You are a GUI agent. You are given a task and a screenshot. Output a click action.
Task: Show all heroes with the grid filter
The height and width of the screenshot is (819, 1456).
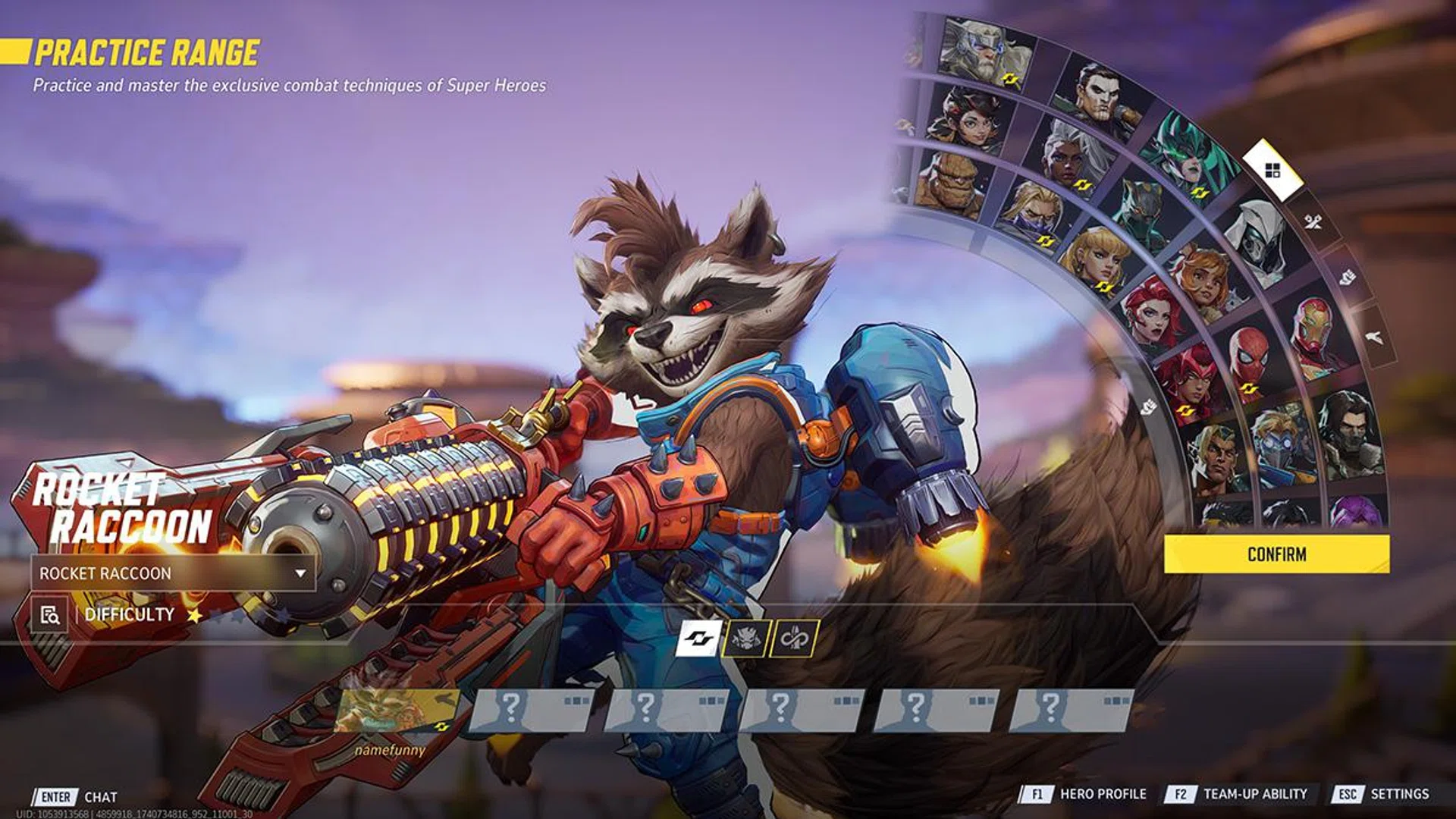[x=1273, y=170]
